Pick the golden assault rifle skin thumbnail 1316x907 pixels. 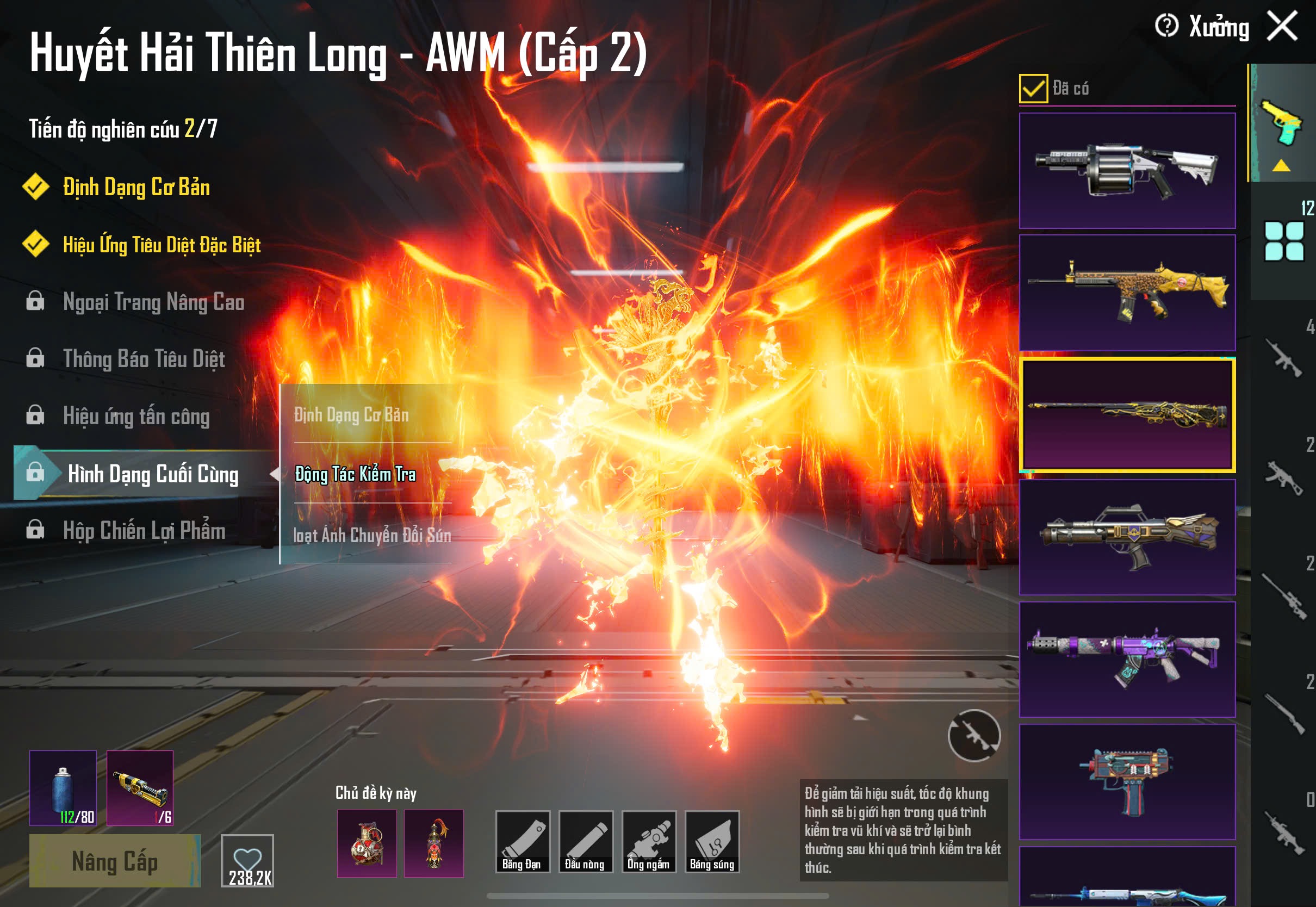pyautogui.click(x=1127, y=293)
